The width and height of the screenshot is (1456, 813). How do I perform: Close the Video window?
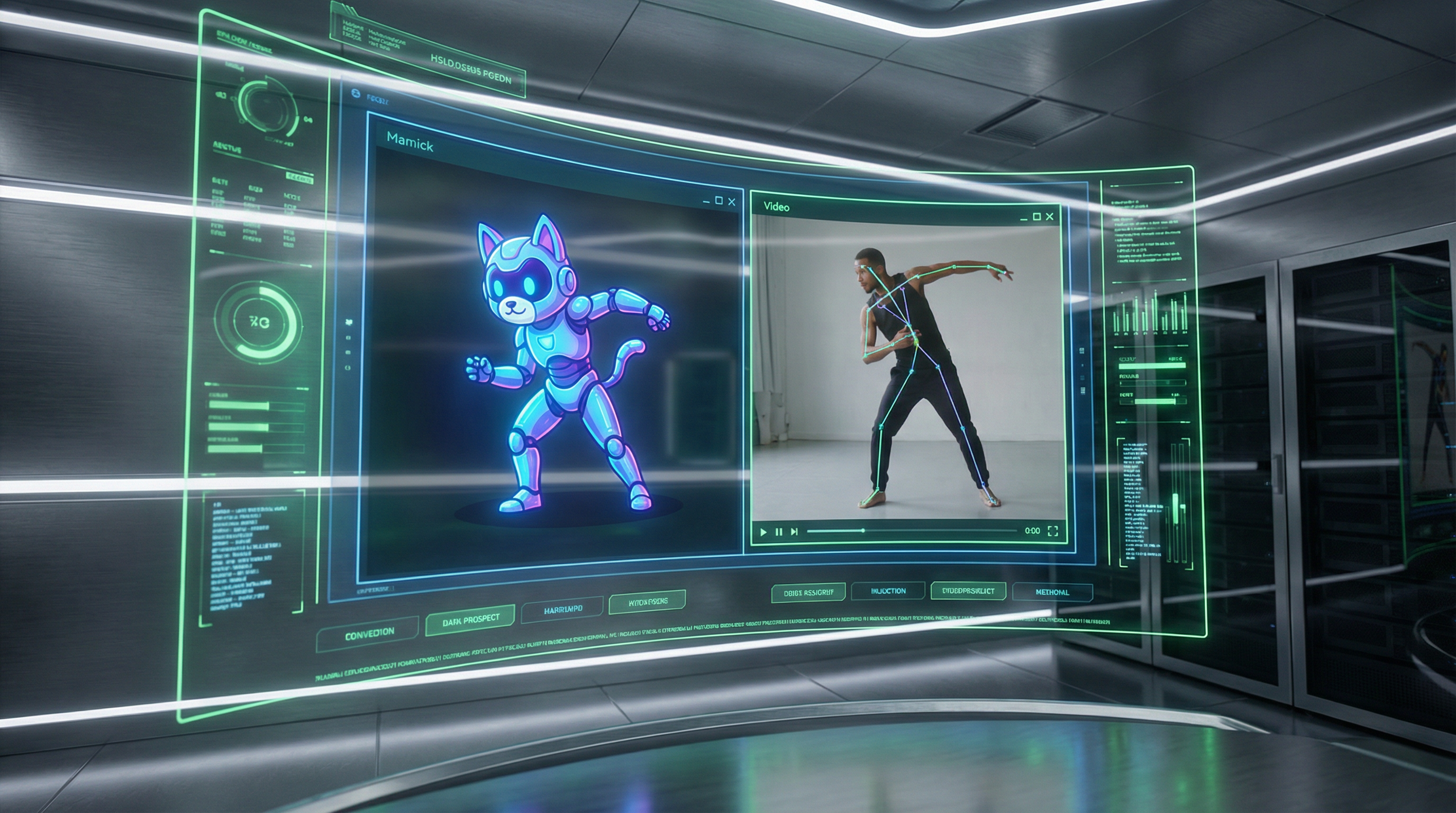point(1050,216)
